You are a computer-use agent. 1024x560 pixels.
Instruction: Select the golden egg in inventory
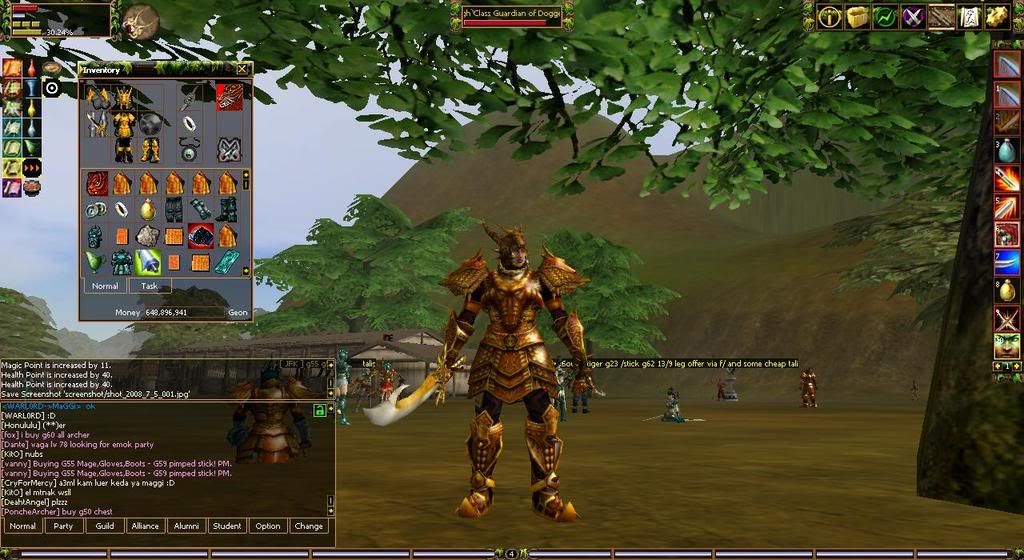[147, 210]
